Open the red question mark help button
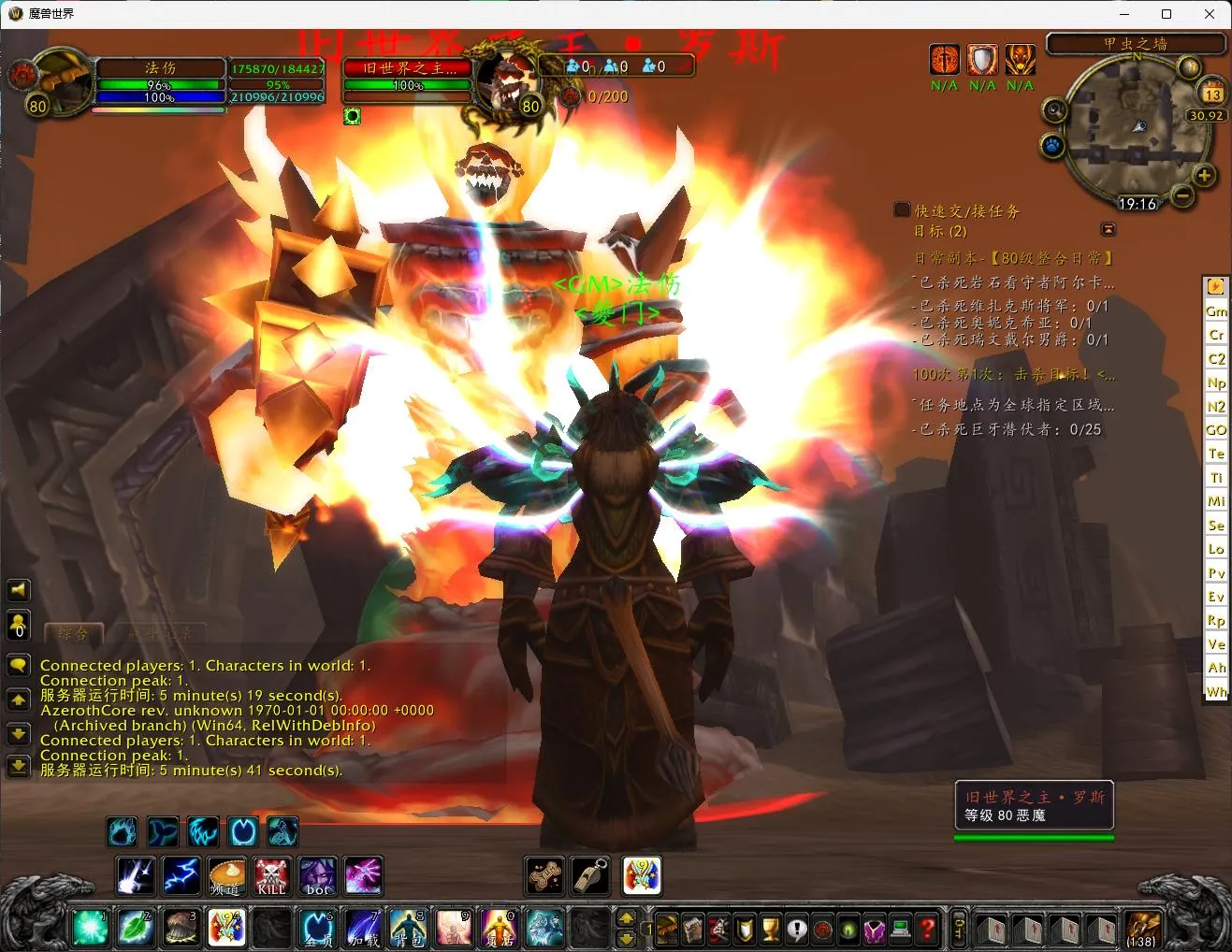The height and width of the screenshot is (952, 1232). coord(926,929)
